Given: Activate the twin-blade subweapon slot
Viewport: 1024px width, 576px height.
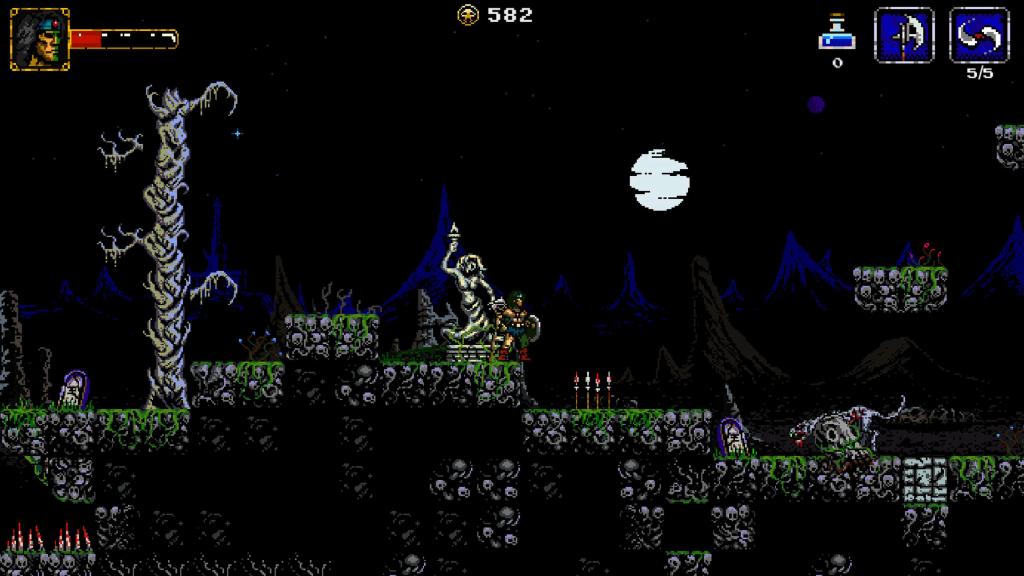Looking at the screenshot, I should coord(978,36).
